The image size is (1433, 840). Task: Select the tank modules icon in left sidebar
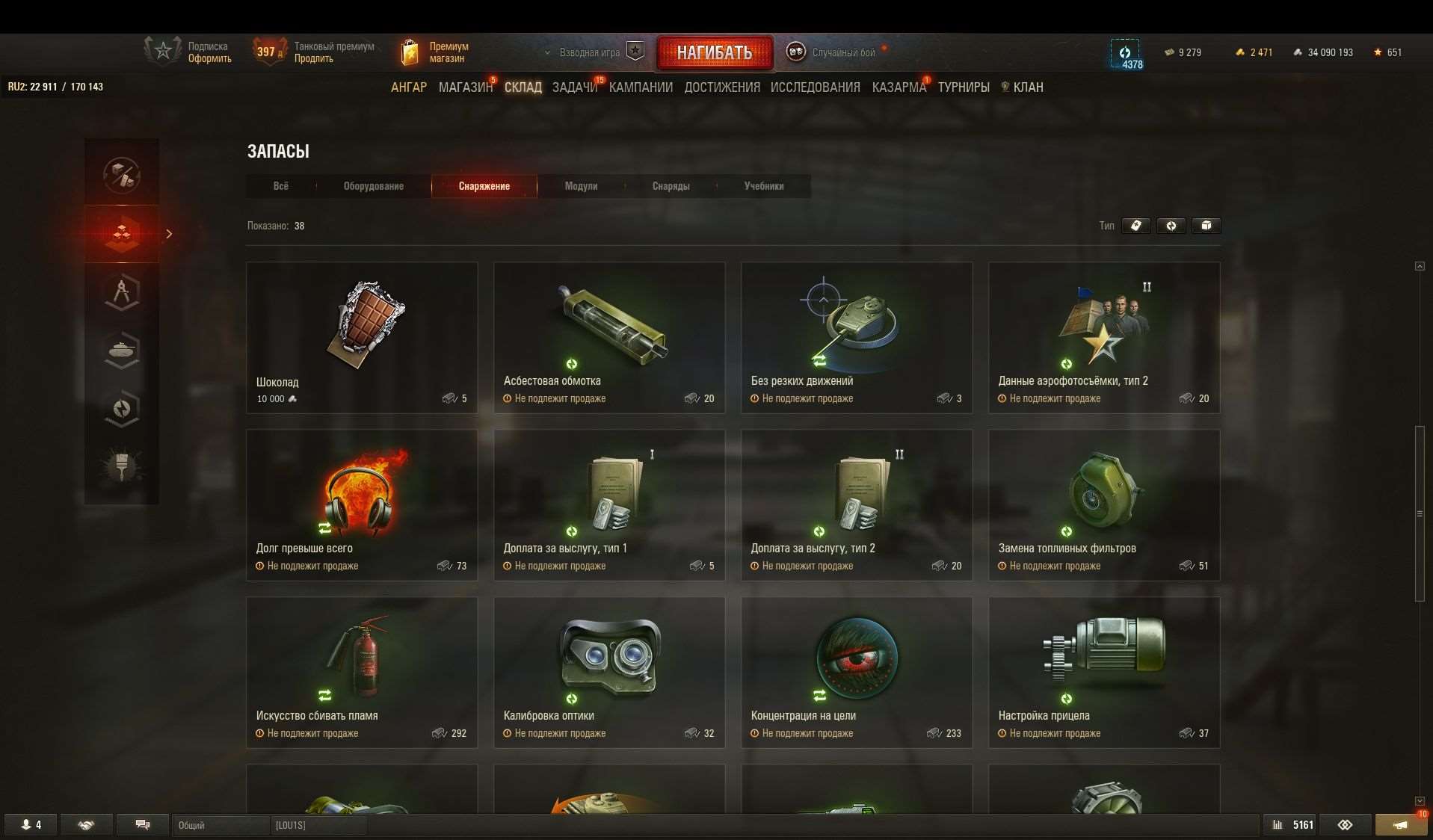pyautogui.click(x=122, y=350)
